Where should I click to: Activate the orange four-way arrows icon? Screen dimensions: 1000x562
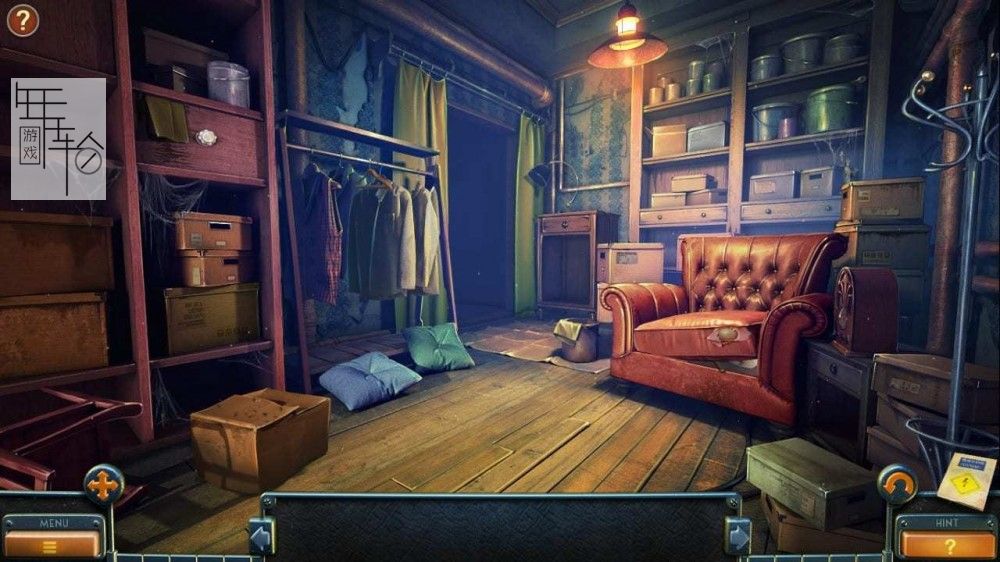pos(104,484)
